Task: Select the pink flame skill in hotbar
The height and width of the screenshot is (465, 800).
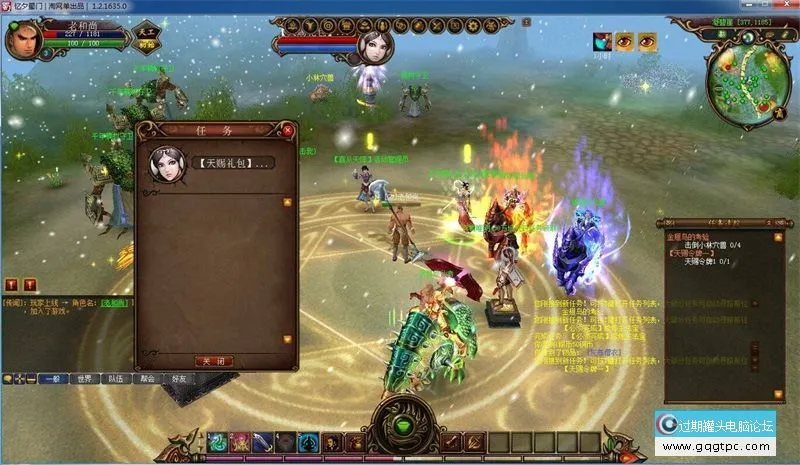Action: click(240, 441)
